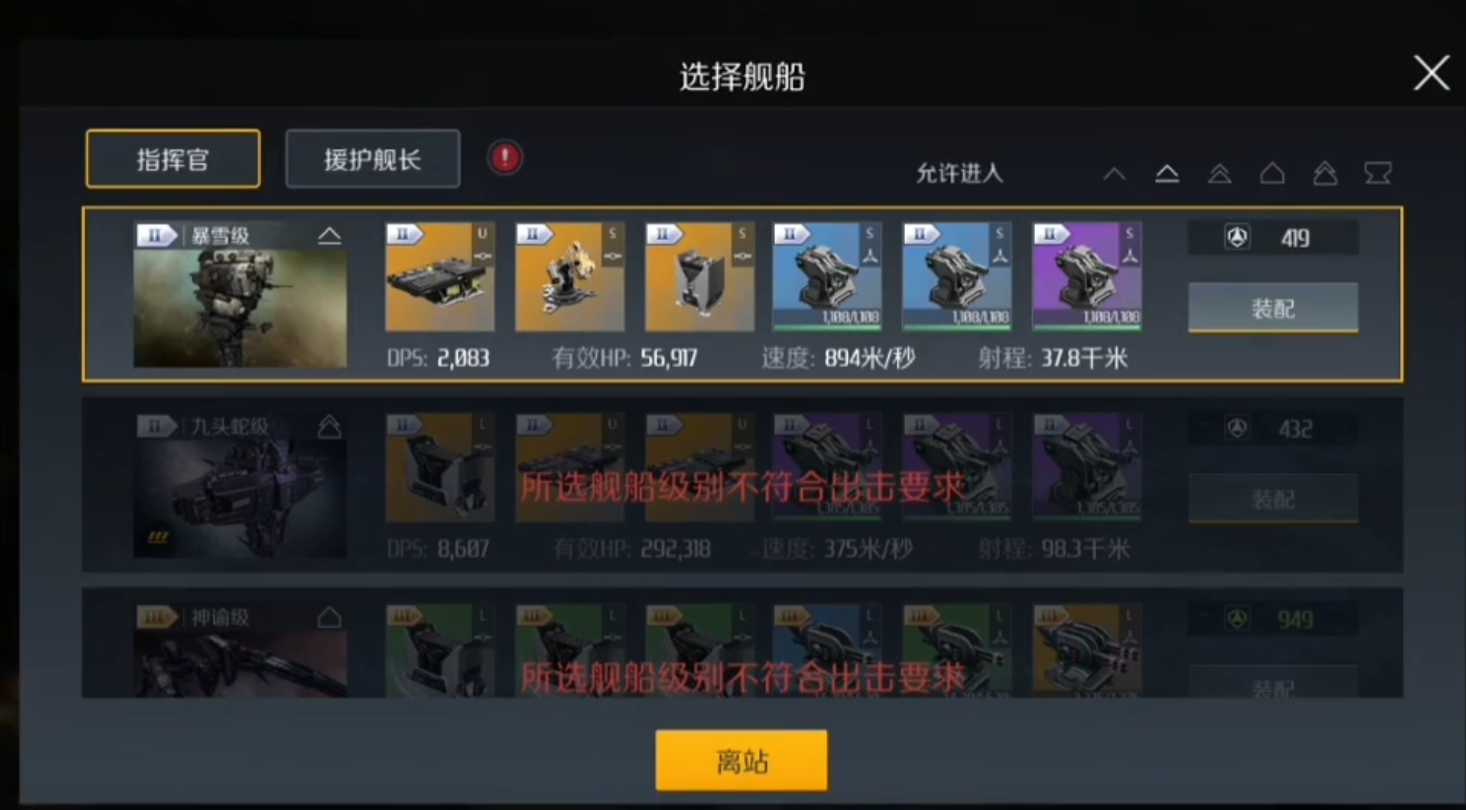Select the frigate class filter icon
This screenshot has width=1466, height=810.
[x=1114, y=173]
